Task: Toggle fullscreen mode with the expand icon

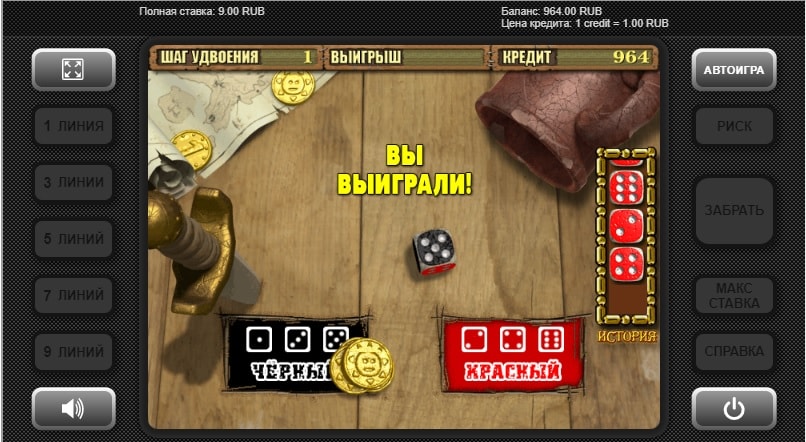Action: (73, 70)
